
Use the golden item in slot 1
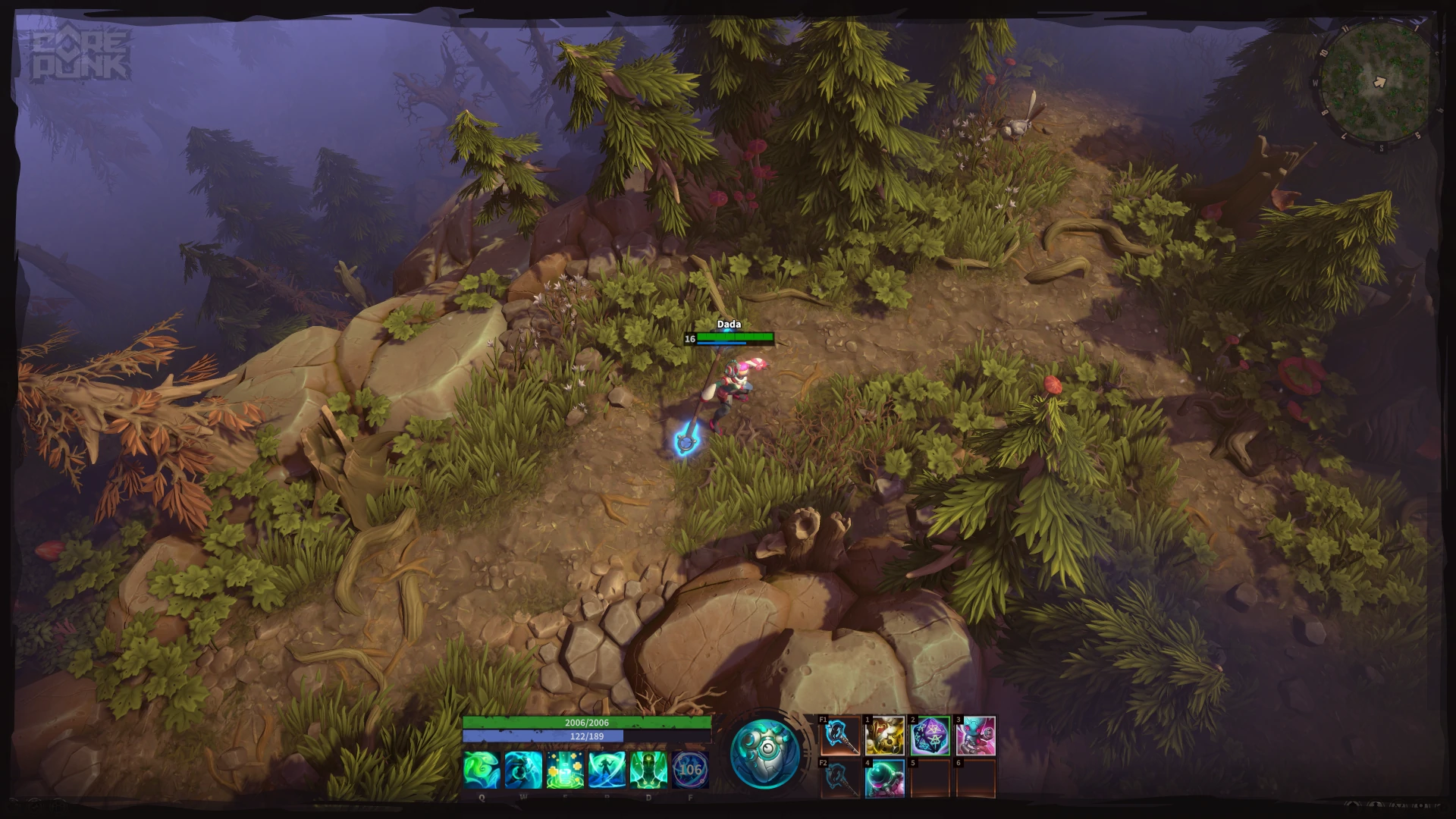pos(884,736)
